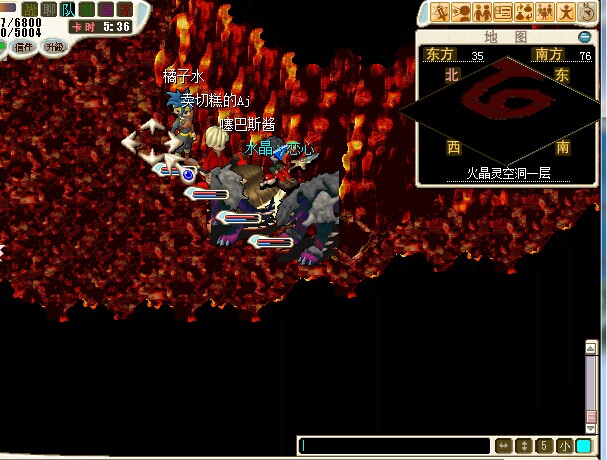The height and width of the screenshot is (460, 607).
Task: Toggle the 小 font size button
Action: (564, 445)
